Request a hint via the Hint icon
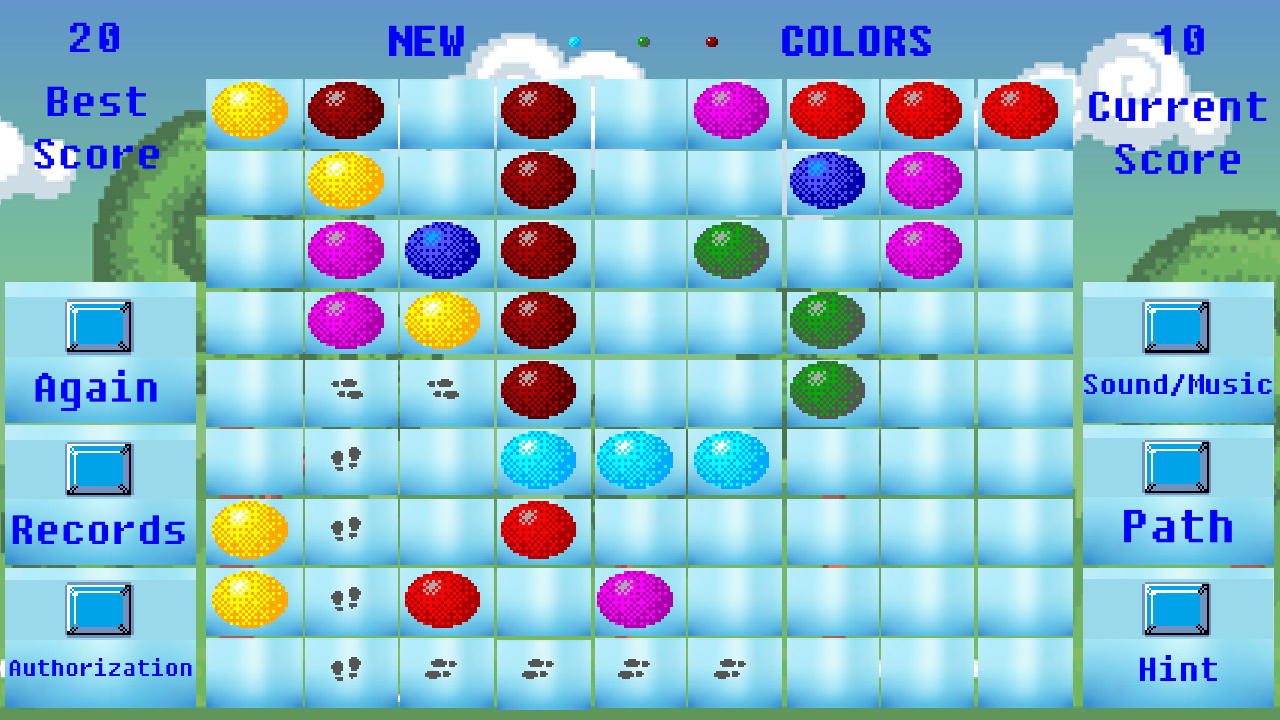 1177,611
